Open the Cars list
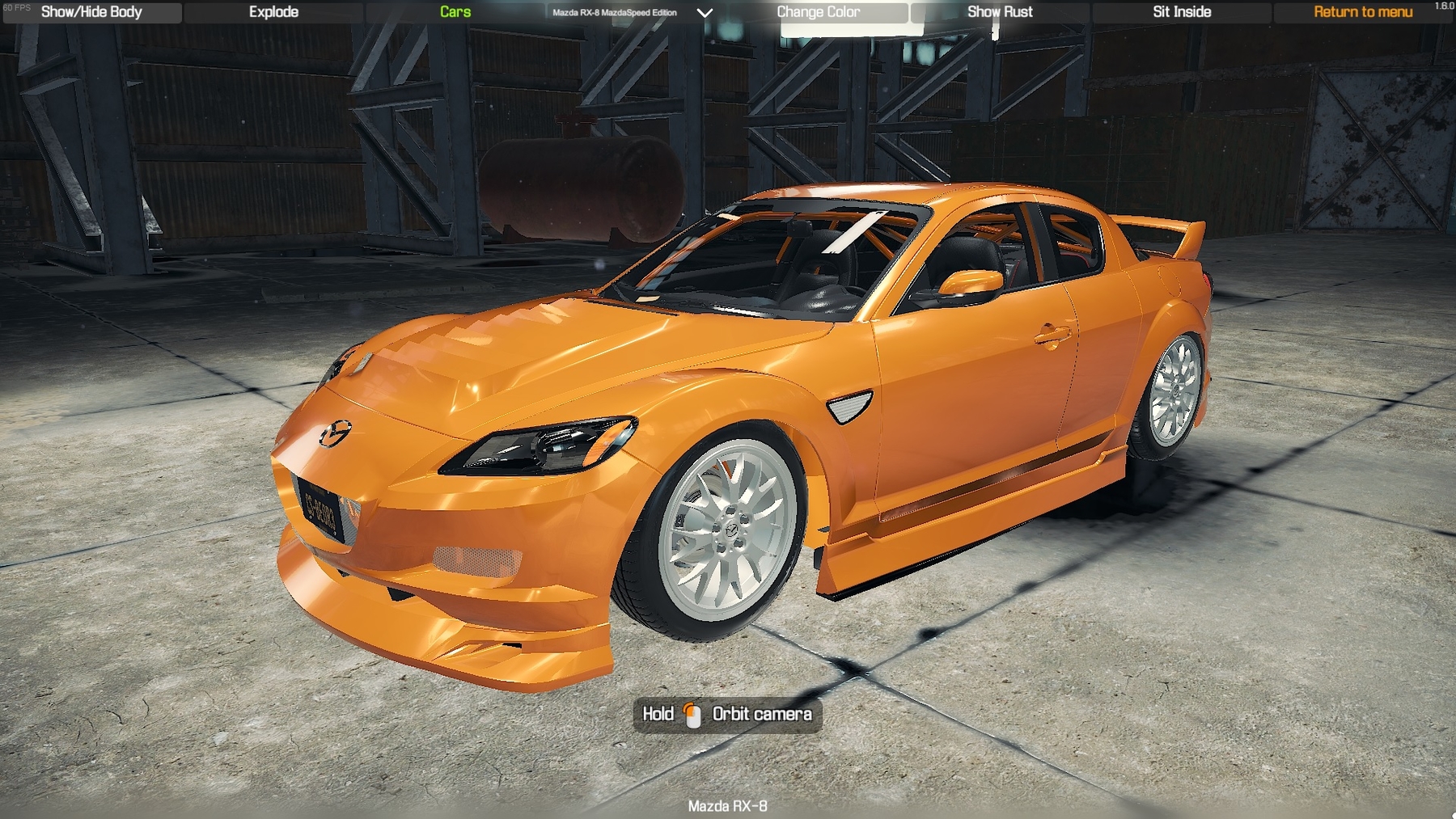 pos(455,12)
